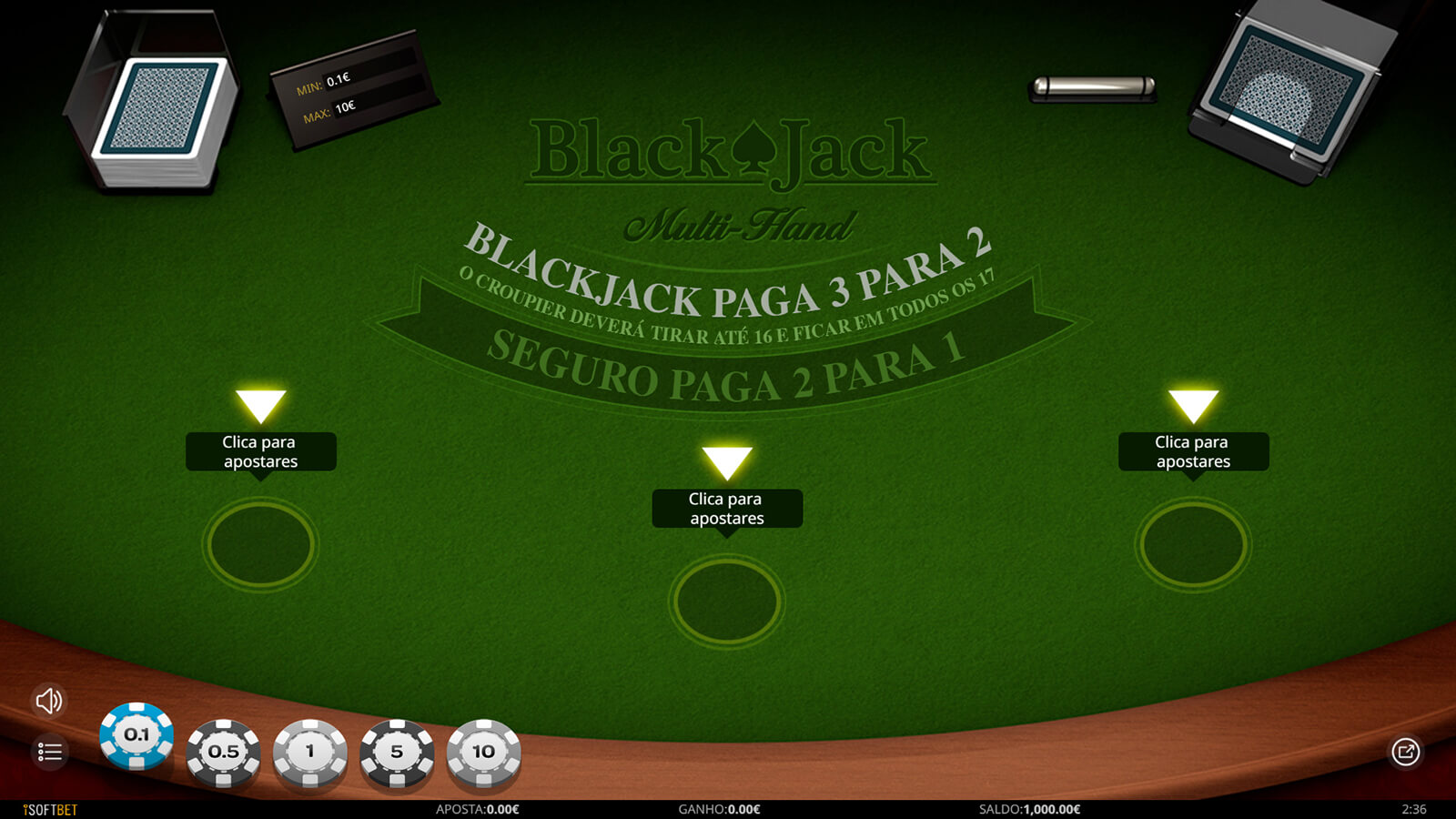Place a bet on the left betting circle
The image size is (1456, 819).
click(260, 544)
